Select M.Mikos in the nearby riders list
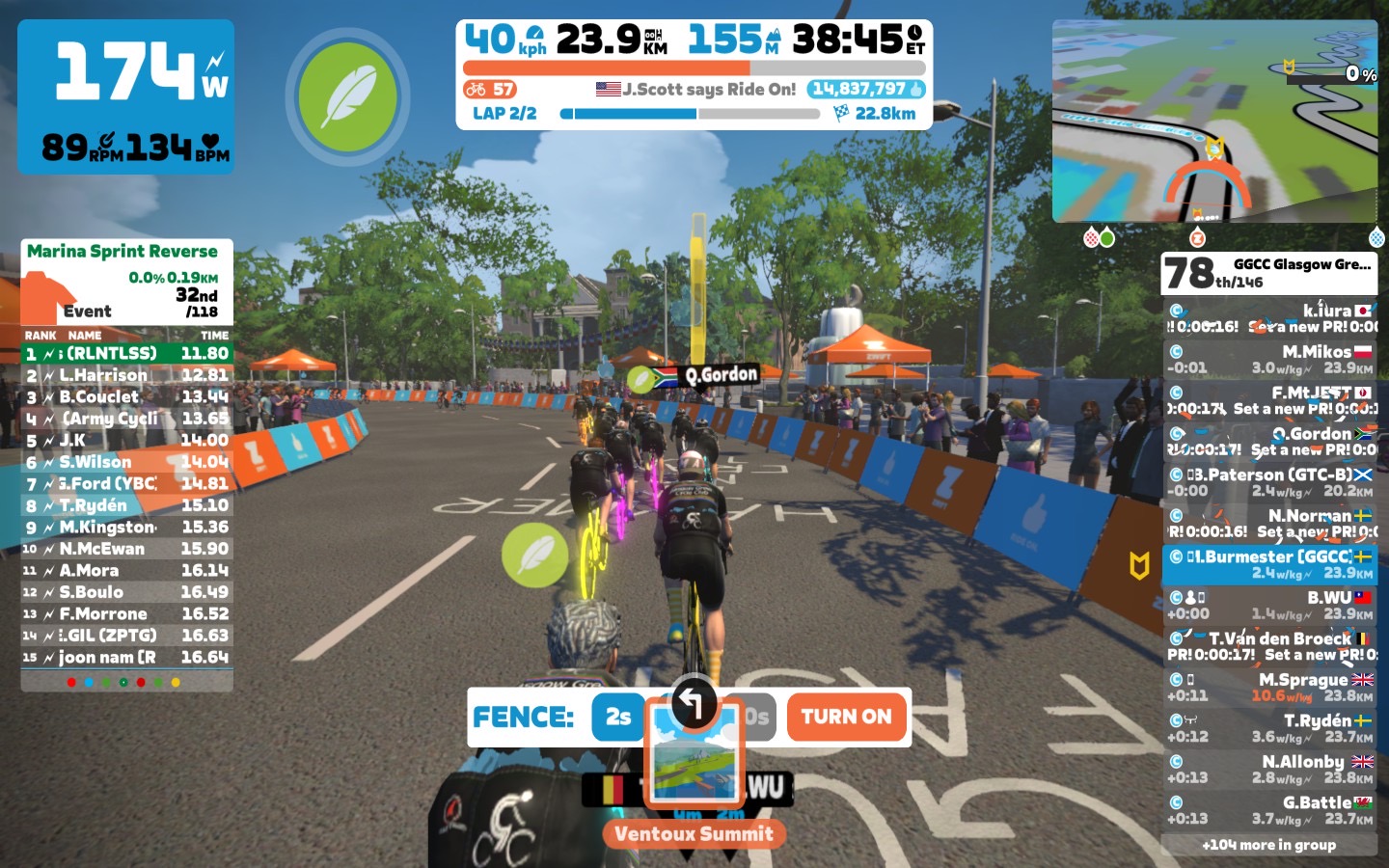 pos(1269,360)
